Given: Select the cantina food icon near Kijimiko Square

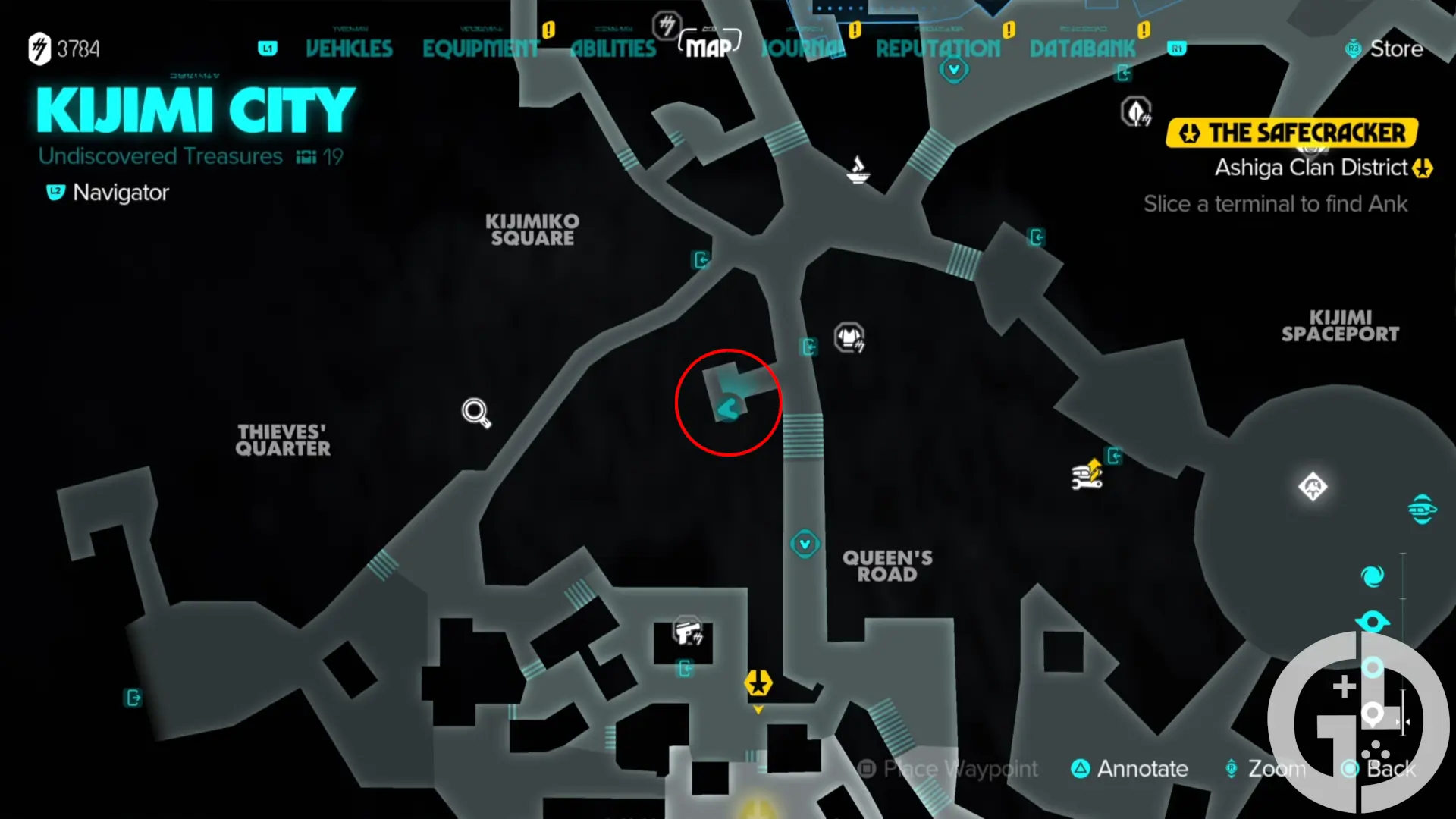Looking at the screenshot, I should pyautogui.click(x=858, y=171).
